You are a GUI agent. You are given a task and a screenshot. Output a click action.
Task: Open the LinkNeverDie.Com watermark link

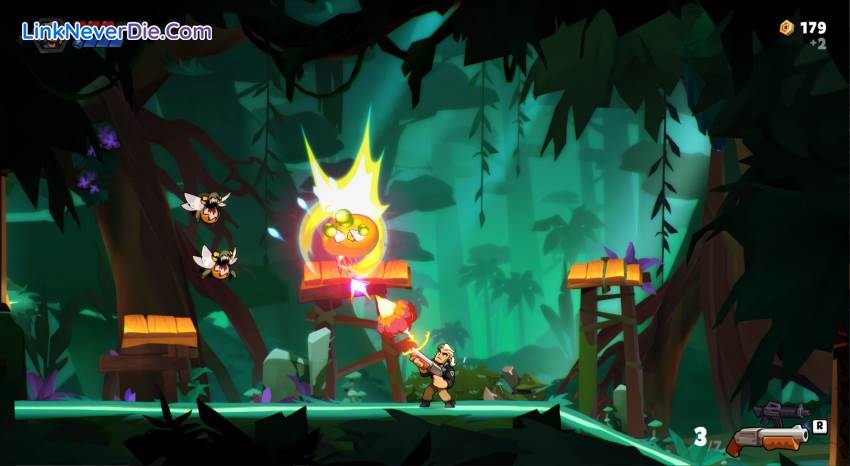(117, 31)
